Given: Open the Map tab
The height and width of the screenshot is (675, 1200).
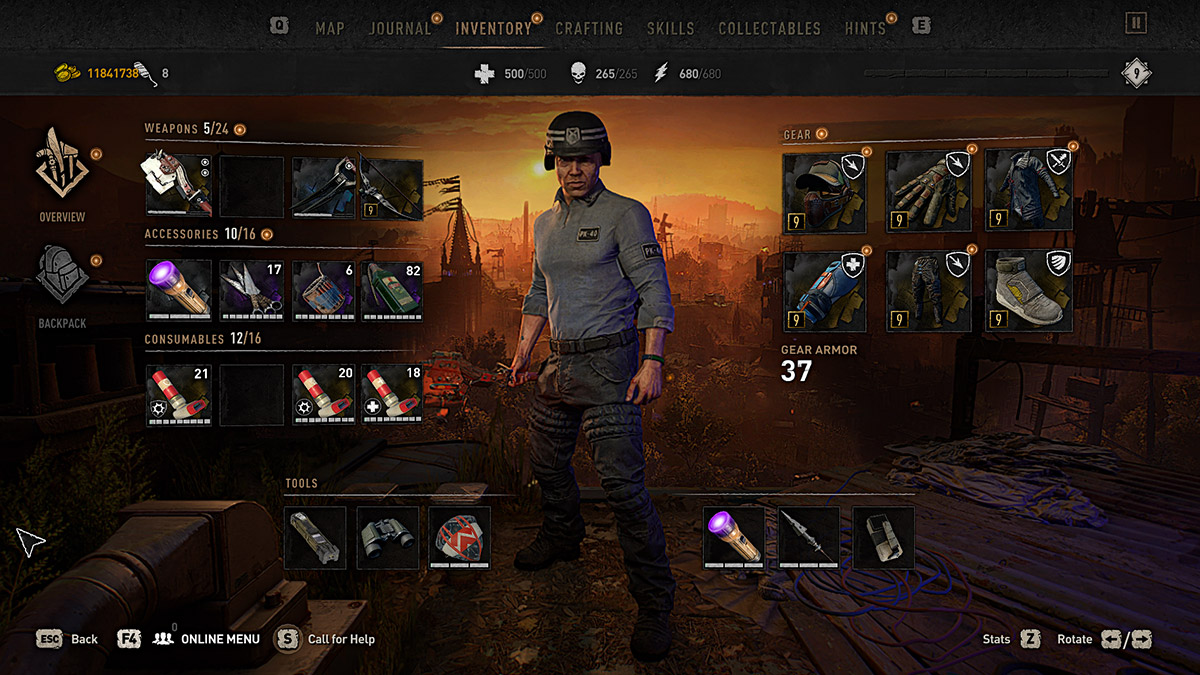Looking at the screenshot, I should (330, 28).
